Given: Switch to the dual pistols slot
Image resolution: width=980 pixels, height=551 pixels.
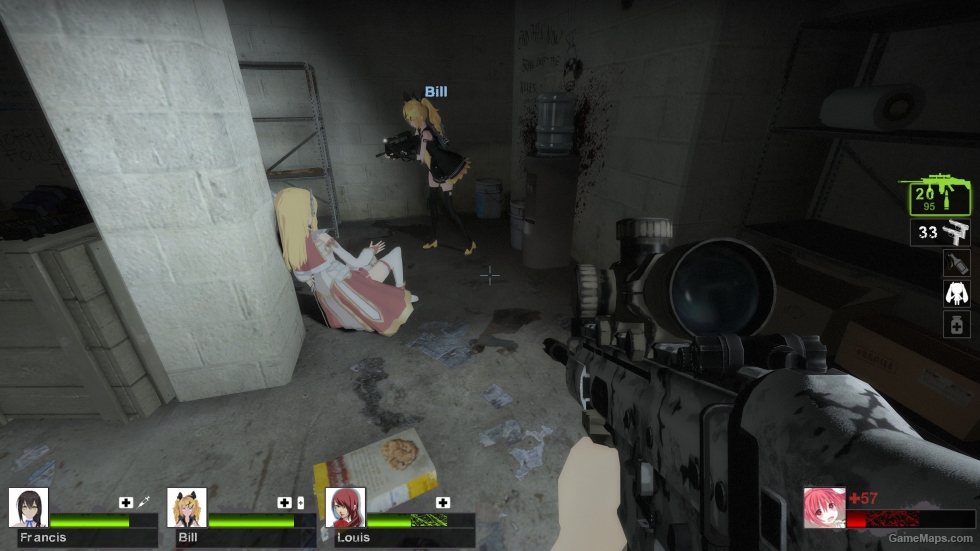Looking at the screenshot, I should coord(941,233).
